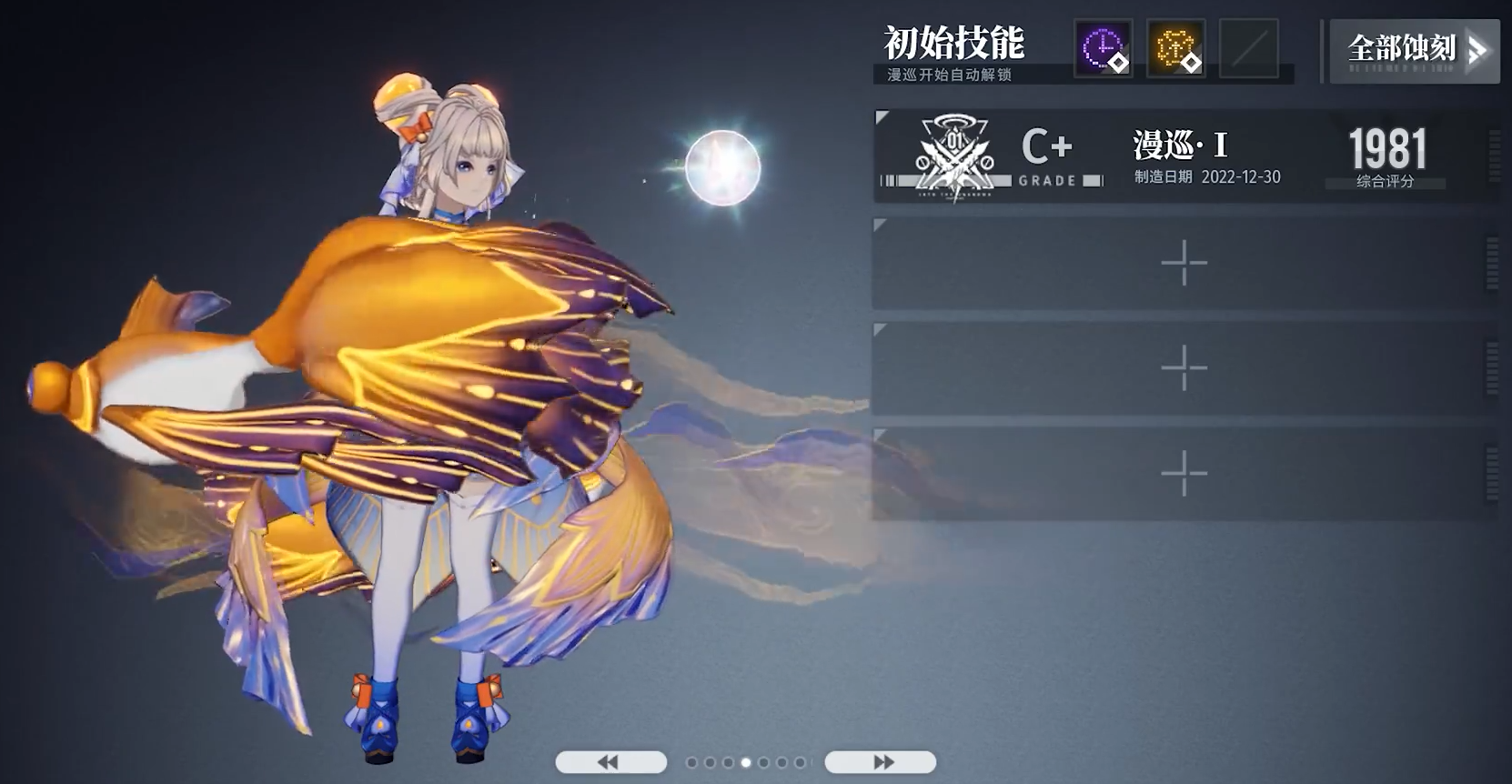Open the 全部蚀刻 (all etchings) button
This screenshot has width=1512, height=784.
(1414, 51)
